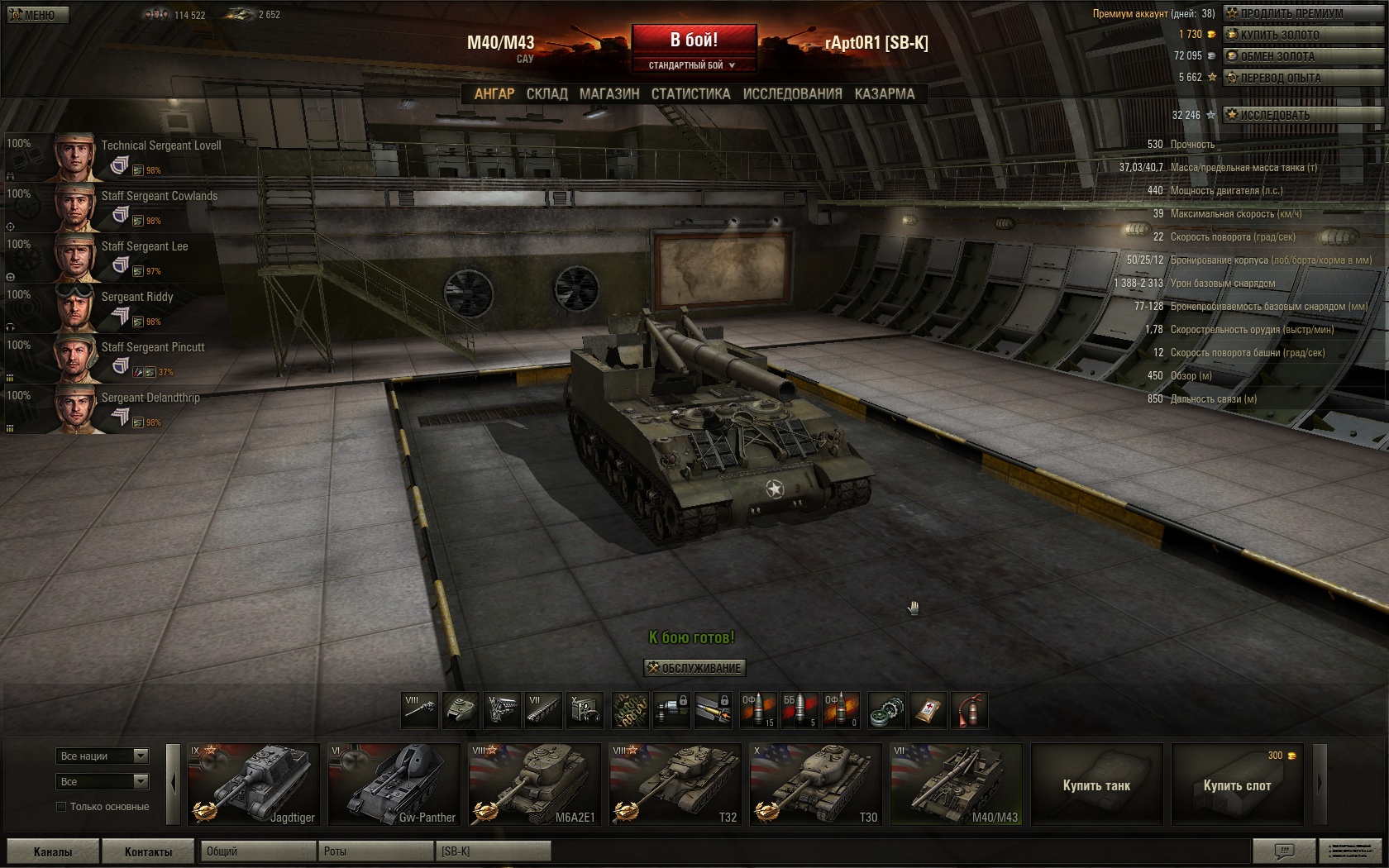Open the ОБСЛУЖИВАНИЕ service button
Image resolution: width=1389 pixels, height=868 pixels.
pyautogui.click(x=694, y=668)
